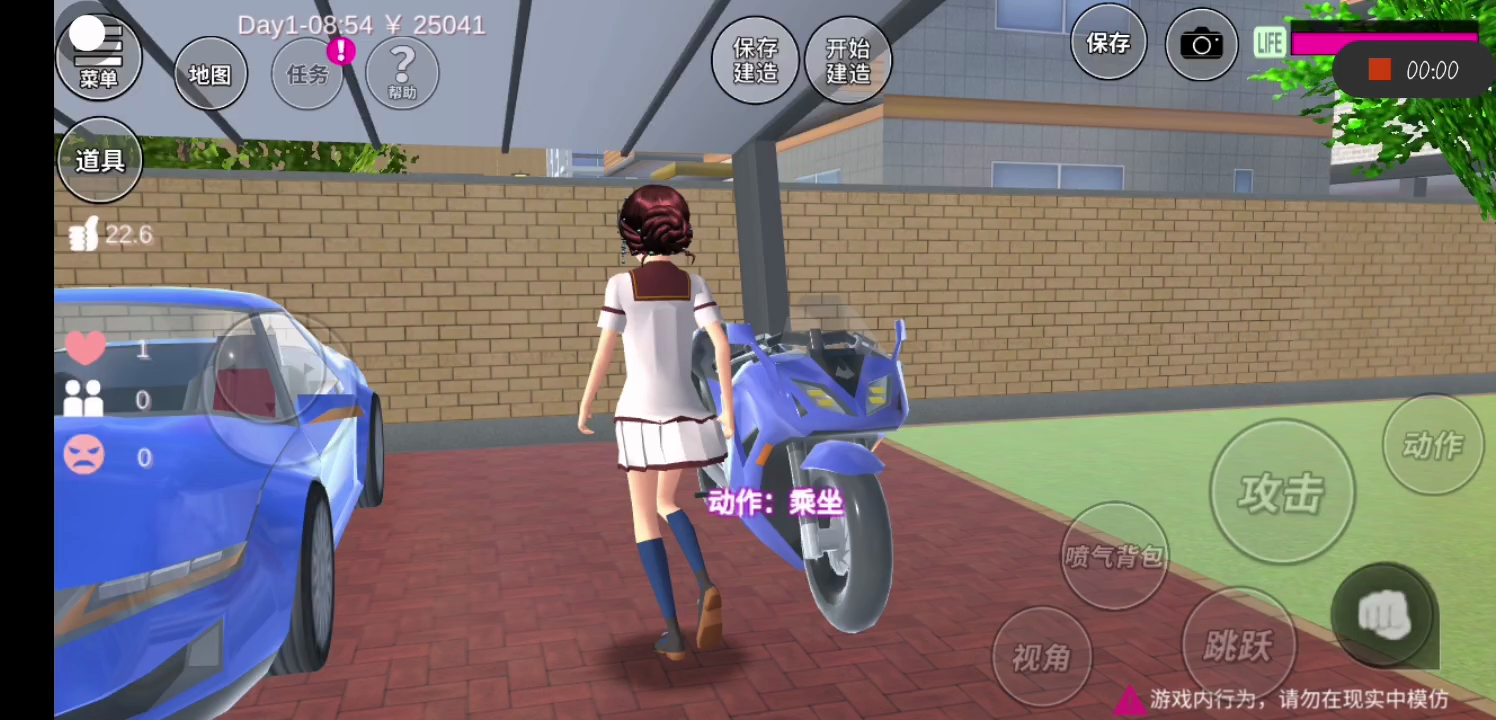Click the 保存建造 save-build button

755,60
